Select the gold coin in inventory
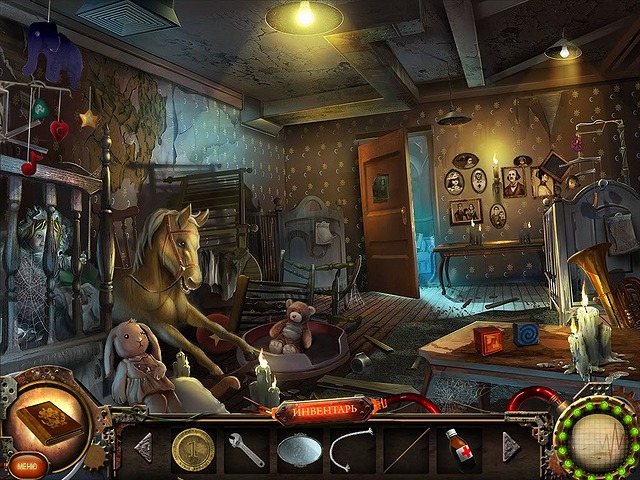Viewport: 640px width, 480px height. click(191, 446)
